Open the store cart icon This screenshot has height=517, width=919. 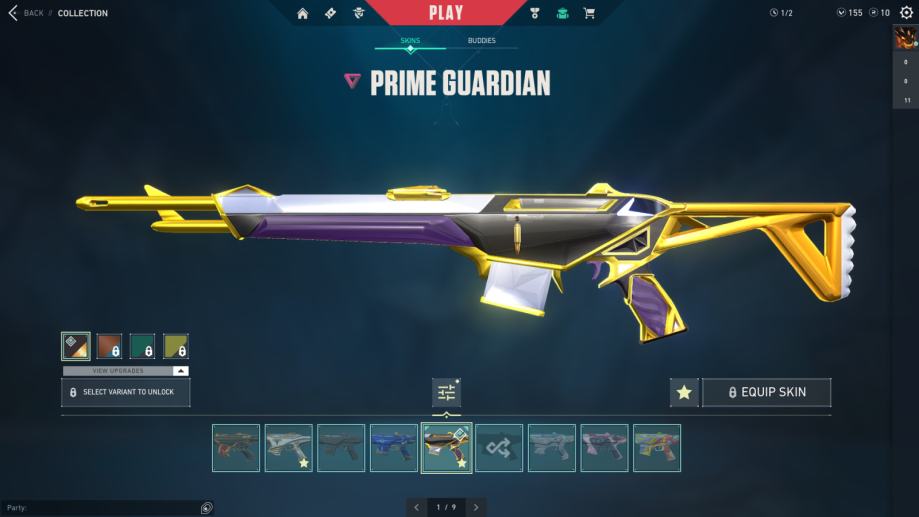[589, 13]
